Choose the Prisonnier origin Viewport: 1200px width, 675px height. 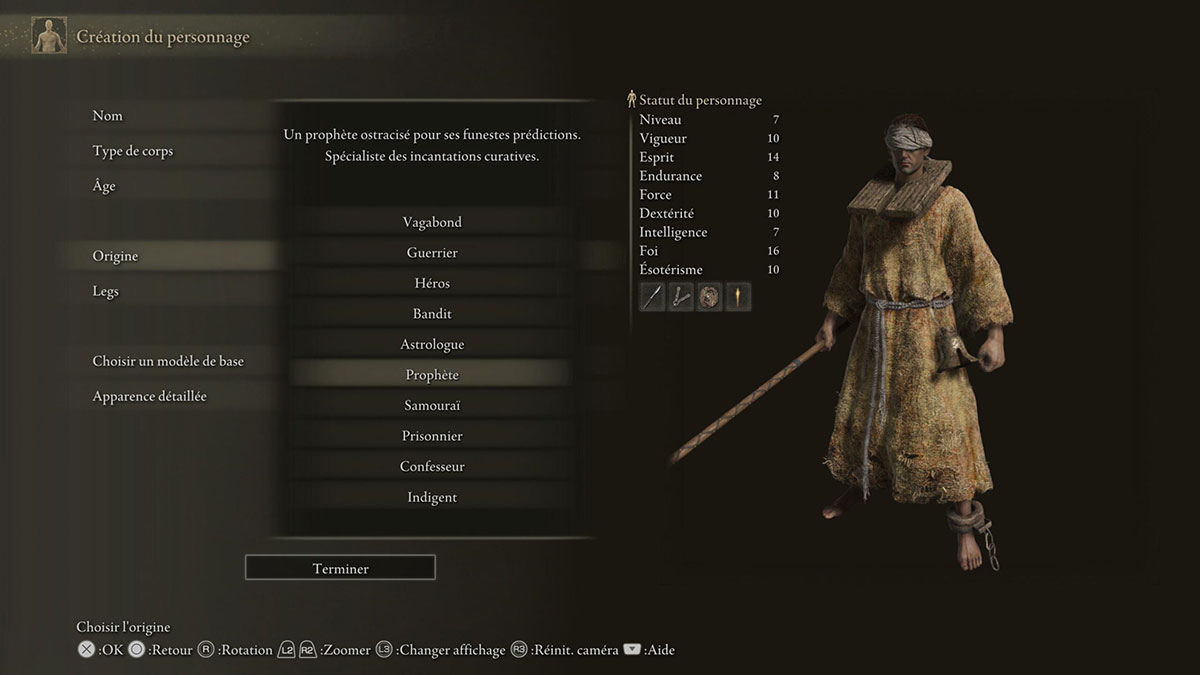(x=432, y=436)
